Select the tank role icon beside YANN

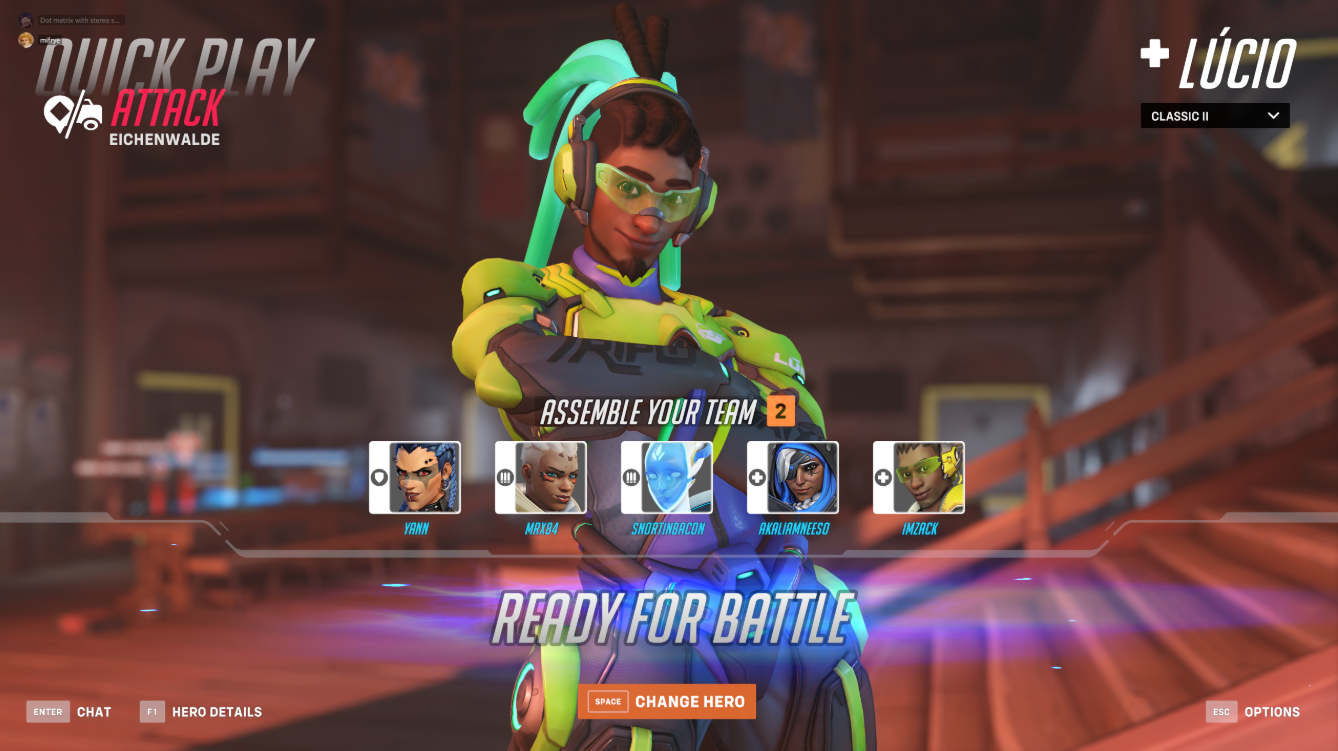[377, 477]
